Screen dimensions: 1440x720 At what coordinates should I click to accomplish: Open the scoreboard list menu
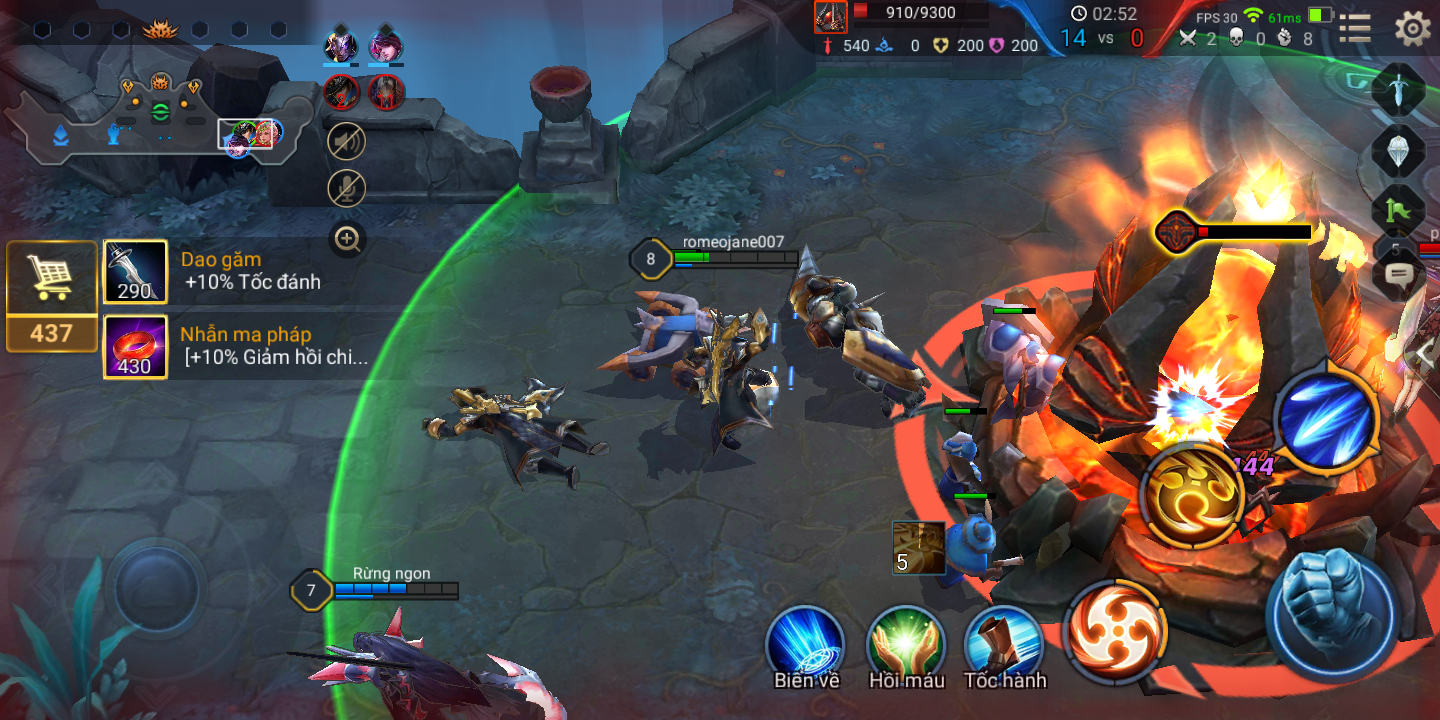pyautogui.click(x=1355, y=28)
